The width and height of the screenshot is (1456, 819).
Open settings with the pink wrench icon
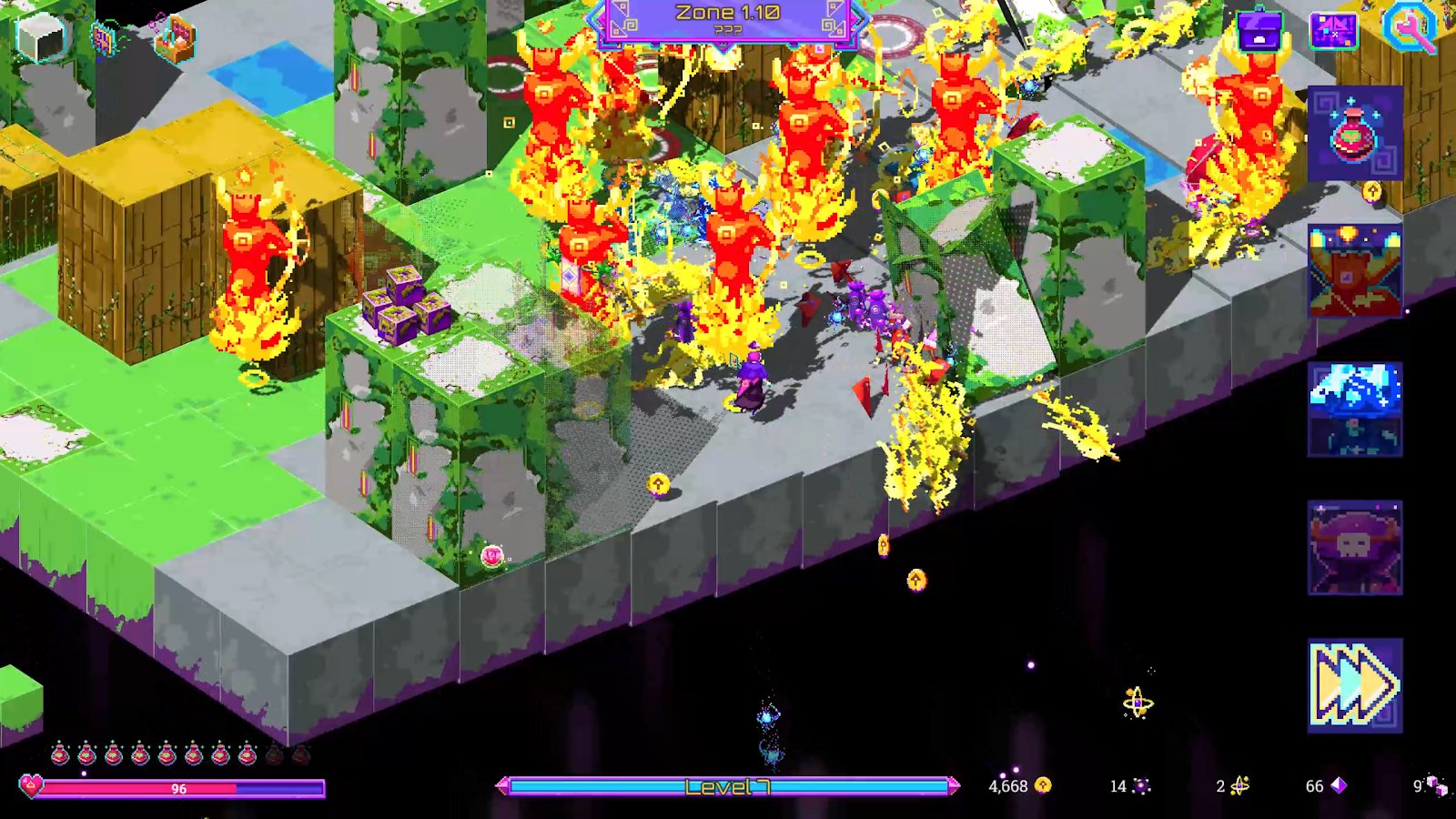[x=1410, y=28]
